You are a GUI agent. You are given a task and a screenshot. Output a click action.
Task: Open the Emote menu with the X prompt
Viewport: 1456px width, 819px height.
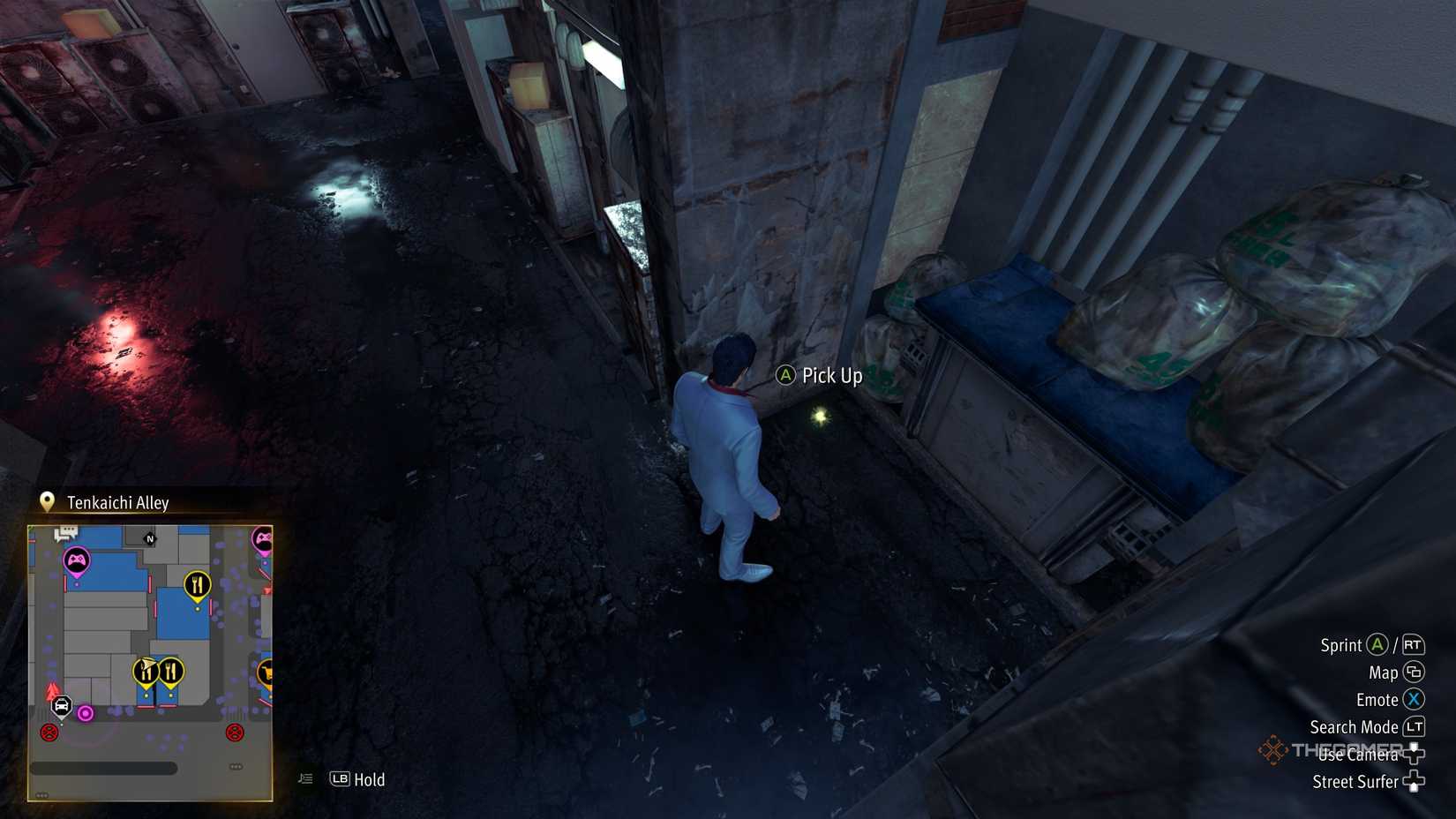(x=1413, y=700)
